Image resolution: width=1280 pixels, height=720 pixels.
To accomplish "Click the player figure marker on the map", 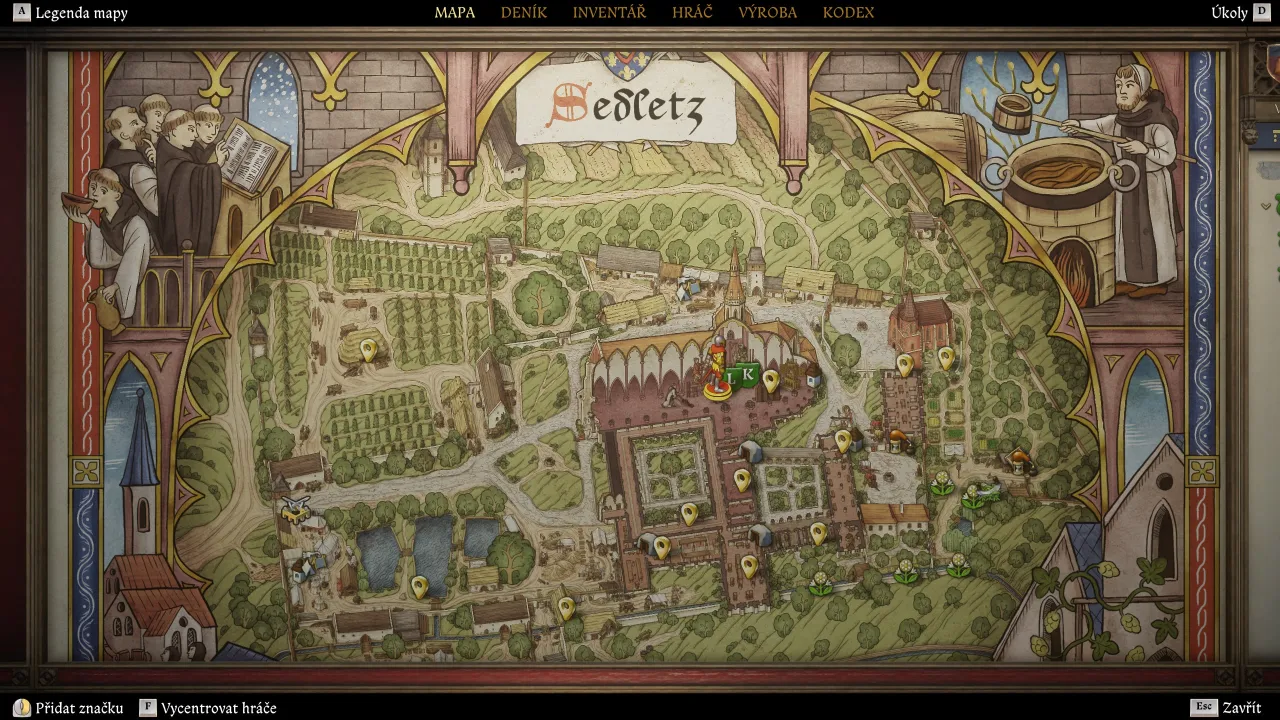I will click(x=716, y=371).
